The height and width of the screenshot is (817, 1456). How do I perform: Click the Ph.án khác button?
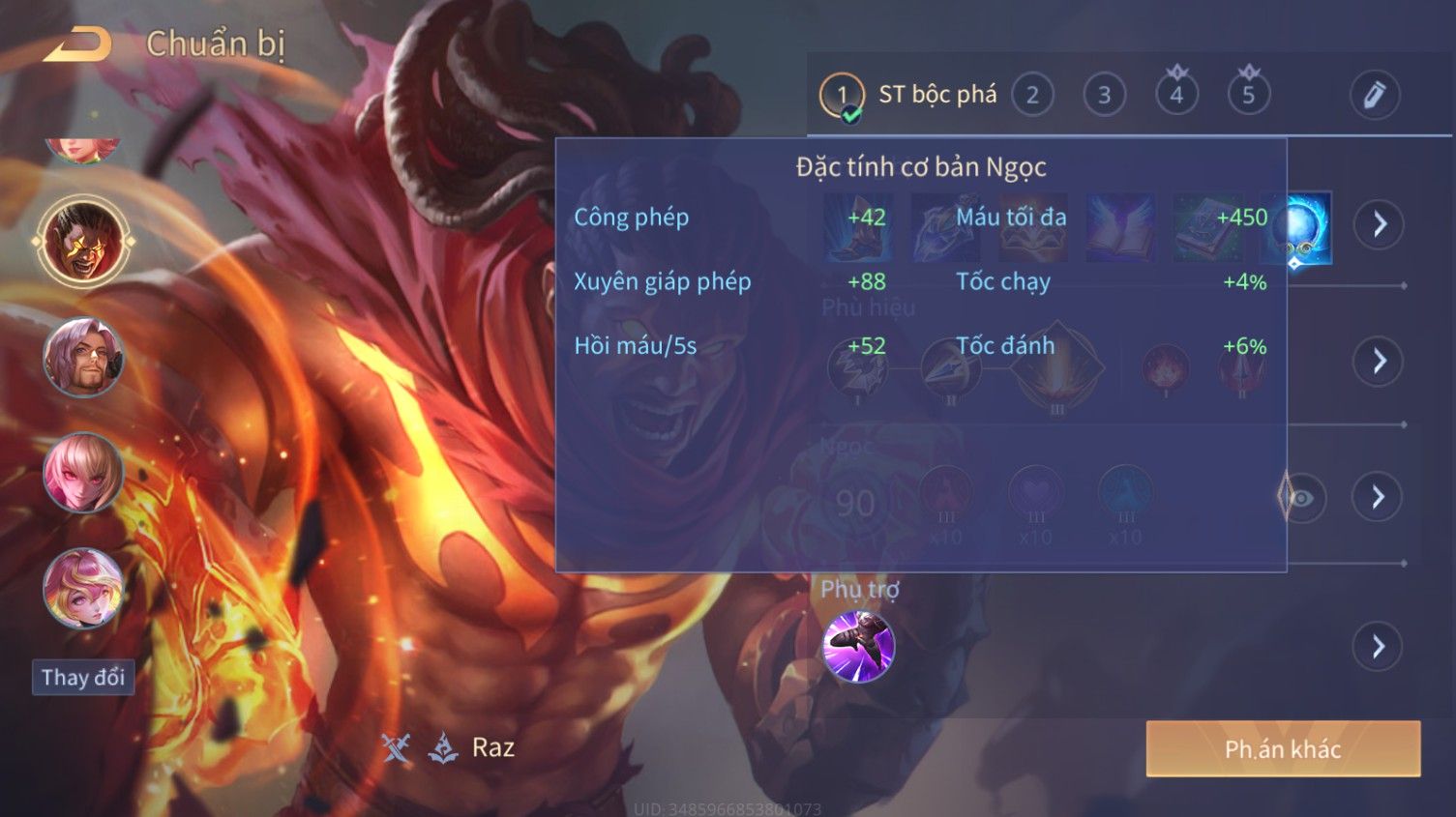1283,748
